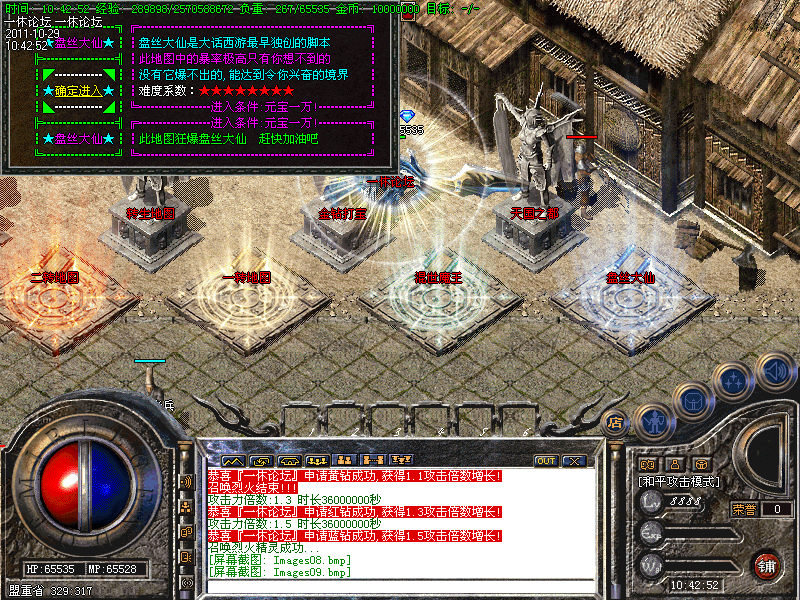
Task: Click the 确定进入 confirm entry link
Action: pyautogui.click(x=76, y=91)
